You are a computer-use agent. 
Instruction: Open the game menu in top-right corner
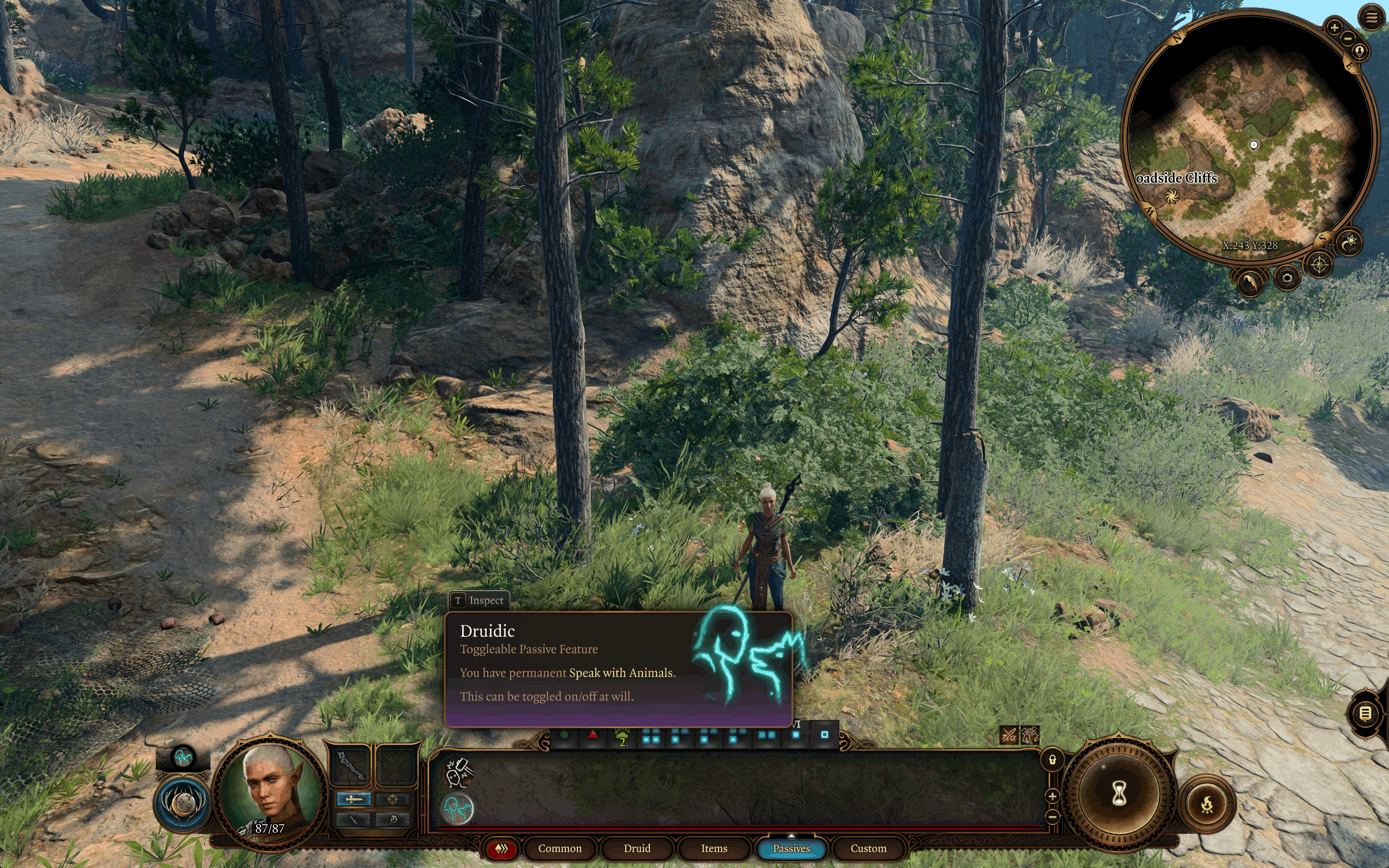[1371, 18]
